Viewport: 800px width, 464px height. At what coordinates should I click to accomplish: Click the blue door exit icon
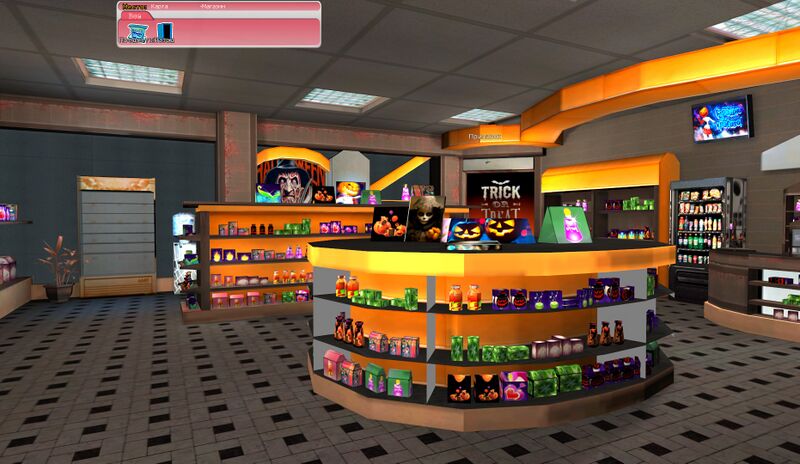[x=163, y=32]
